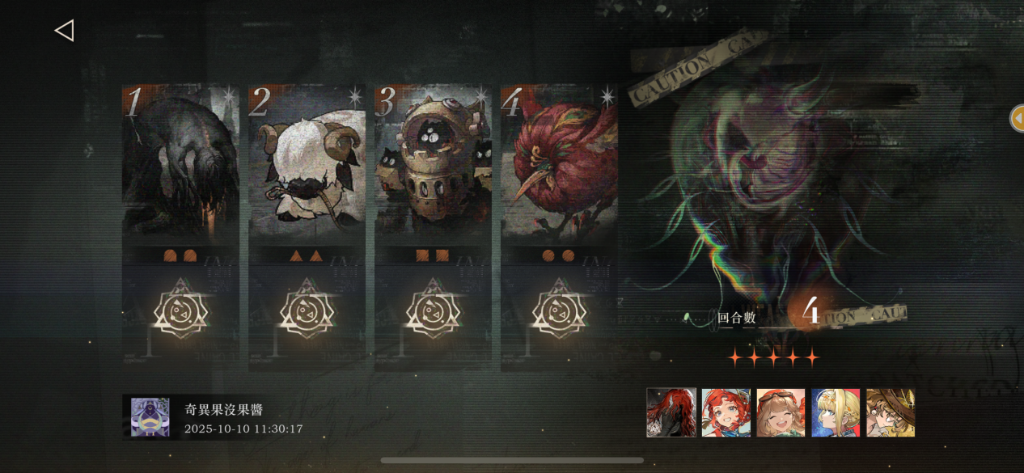Select the red-haired girl team portrait

tap(726, 412)
